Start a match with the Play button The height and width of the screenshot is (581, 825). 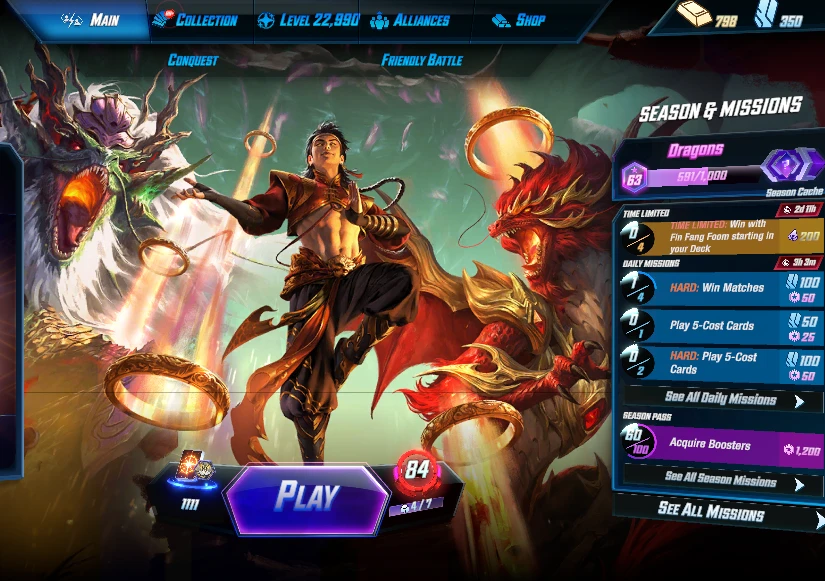point(307,496)
